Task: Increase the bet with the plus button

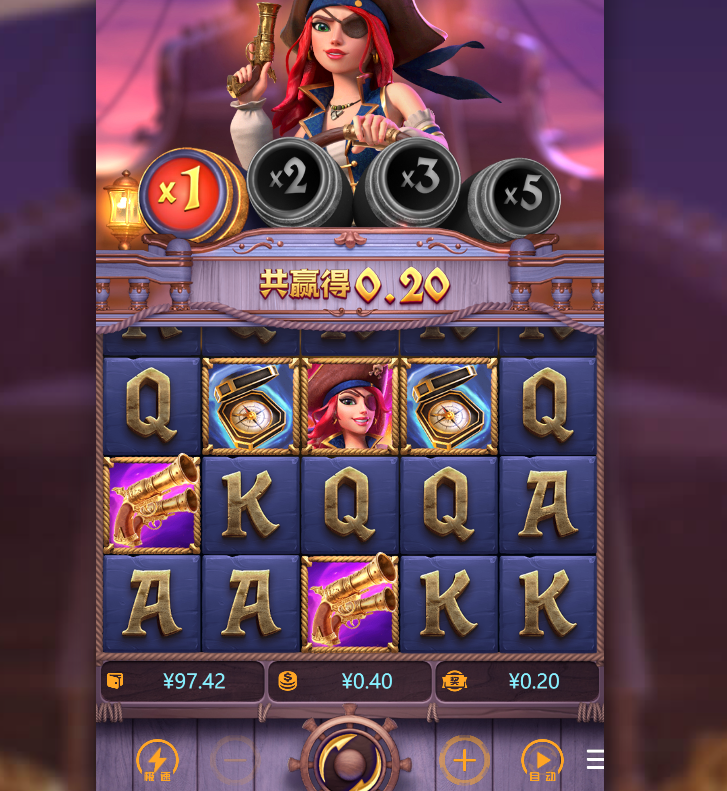Action: [x=464, y=761]
